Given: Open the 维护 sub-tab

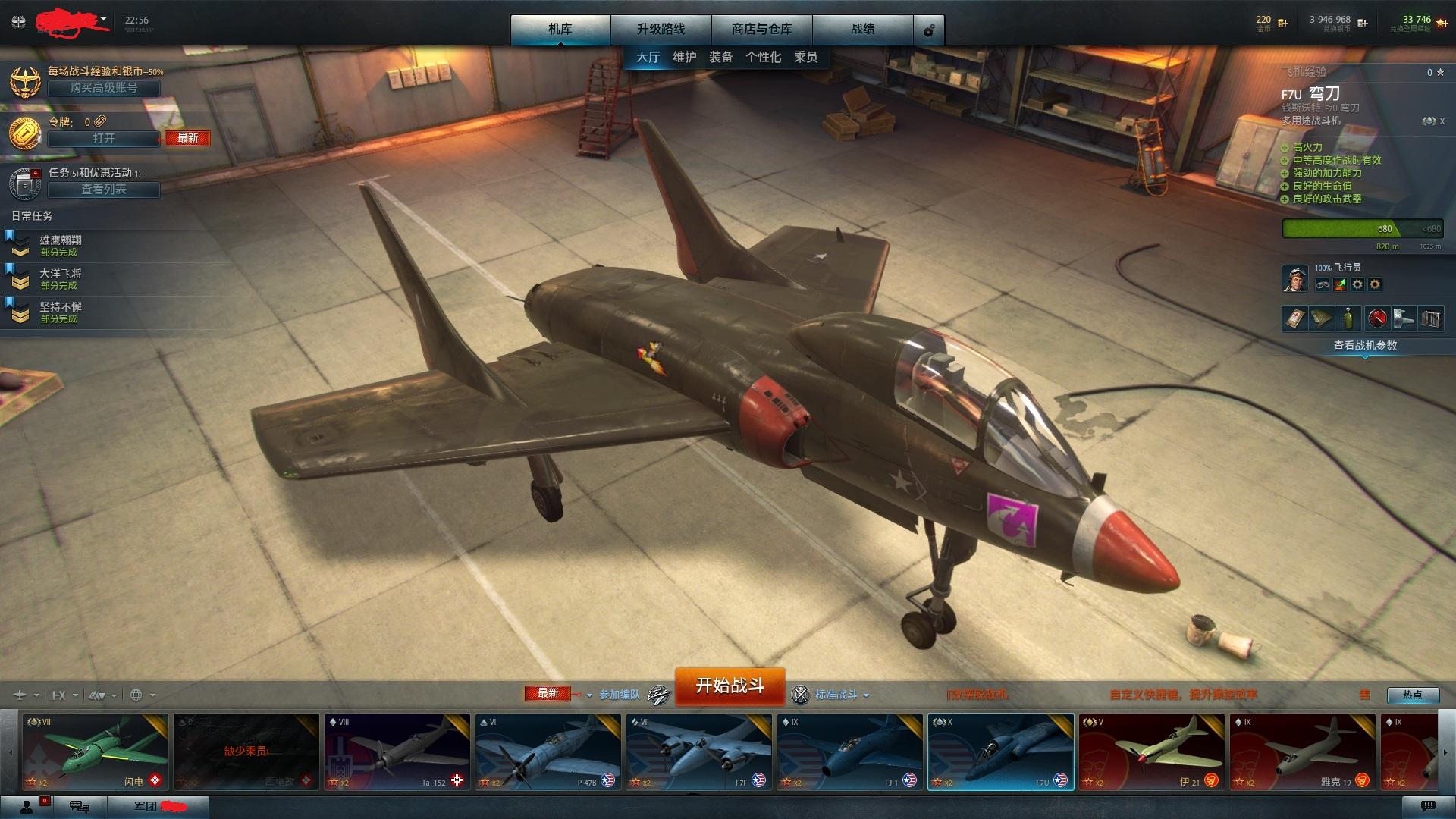Looking at the screenshot, I should coord(684,57).
